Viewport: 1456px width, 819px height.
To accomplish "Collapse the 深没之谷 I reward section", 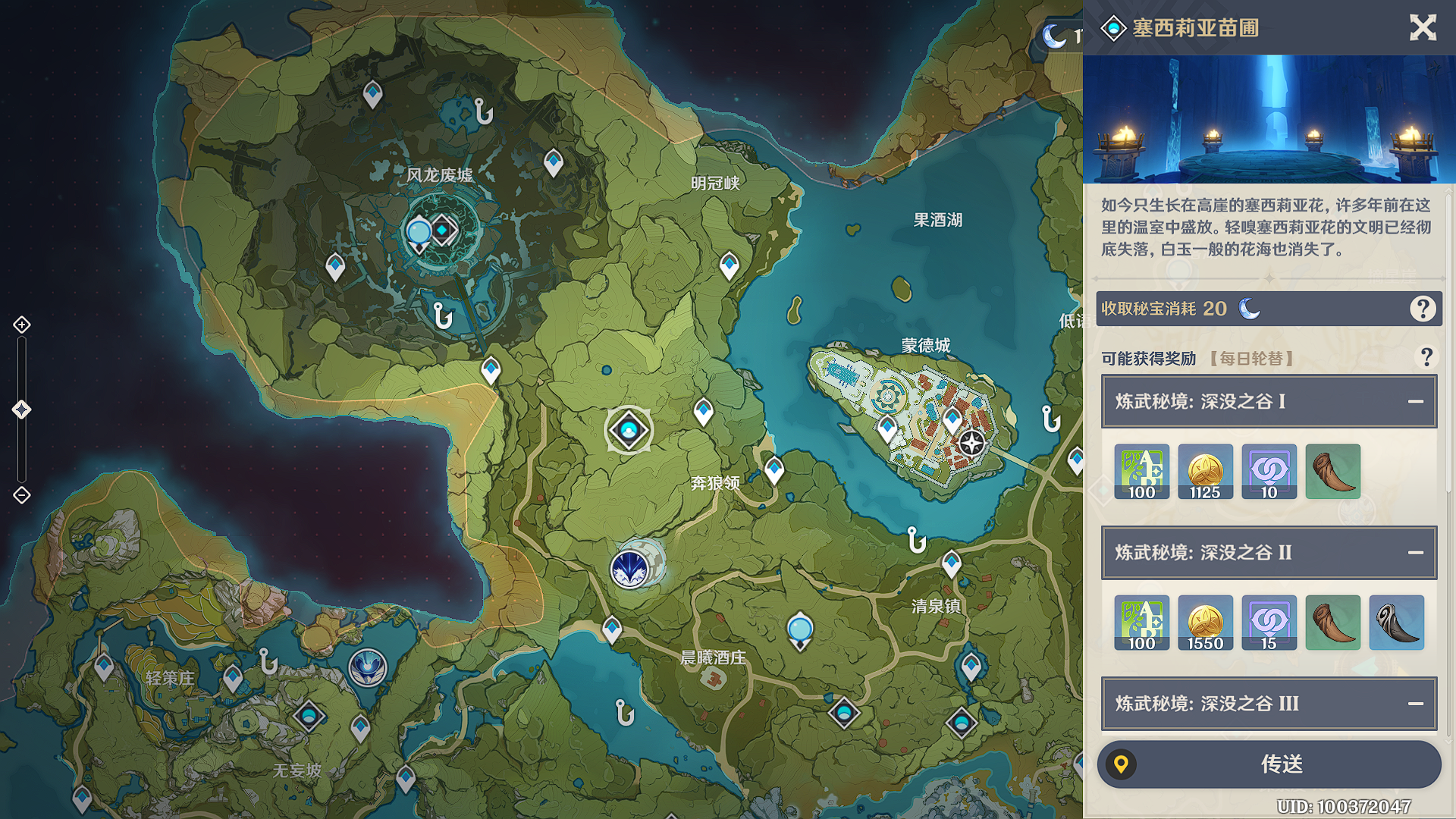I will point(1415,401).
